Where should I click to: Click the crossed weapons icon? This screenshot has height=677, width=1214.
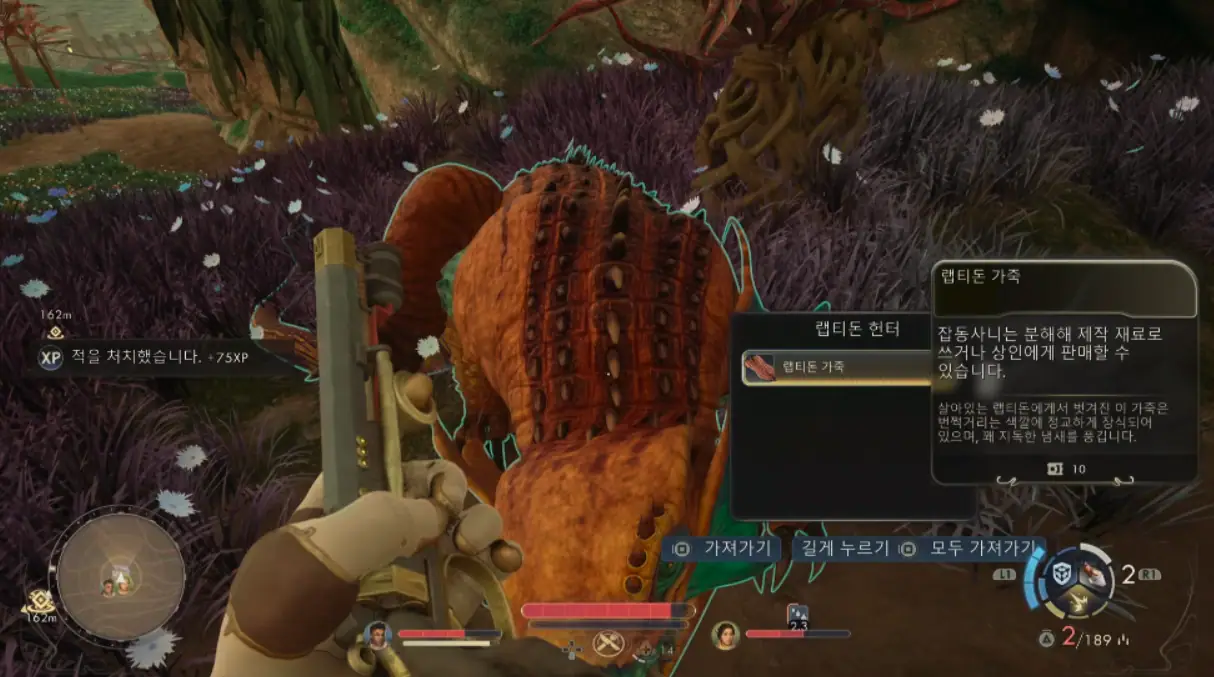point(606,643)
